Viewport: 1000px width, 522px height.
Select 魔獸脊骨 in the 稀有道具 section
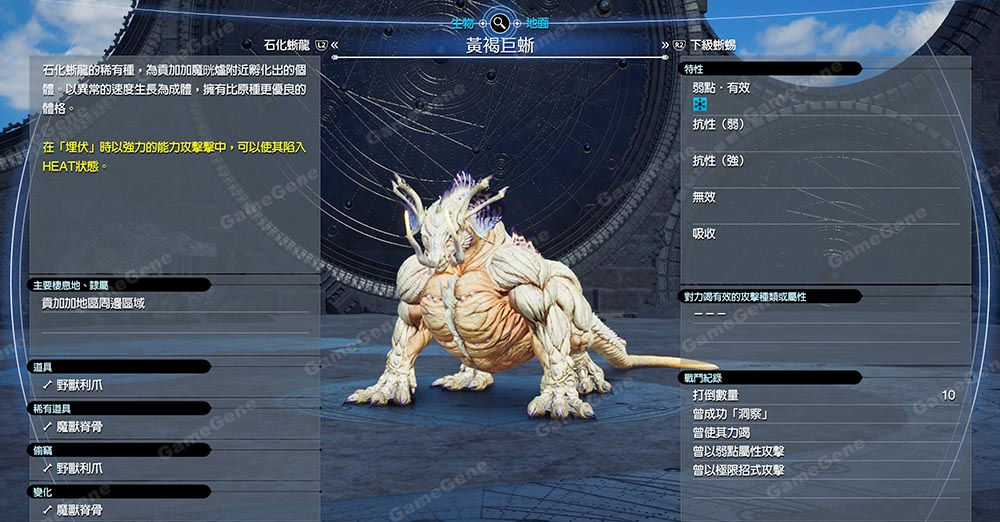[x=79, y=426]
